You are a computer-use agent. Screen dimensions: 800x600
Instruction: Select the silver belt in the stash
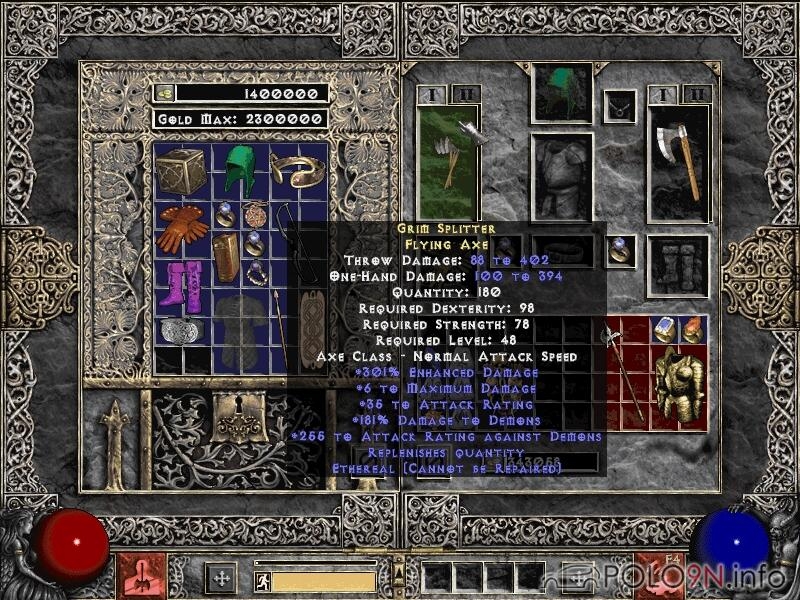tap(181, 330)
